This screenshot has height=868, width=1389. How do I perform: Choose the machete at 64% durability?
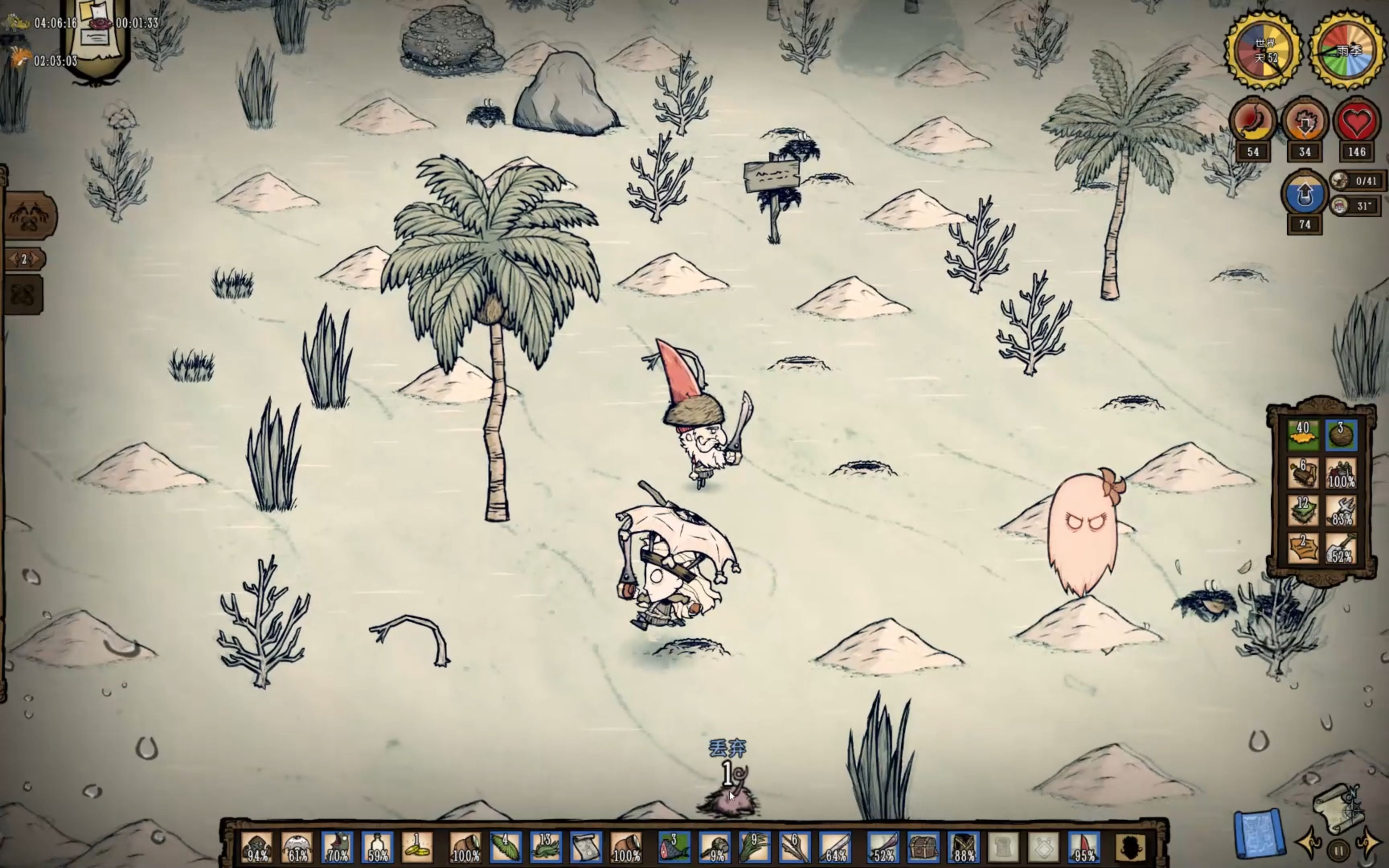[835, 848]
